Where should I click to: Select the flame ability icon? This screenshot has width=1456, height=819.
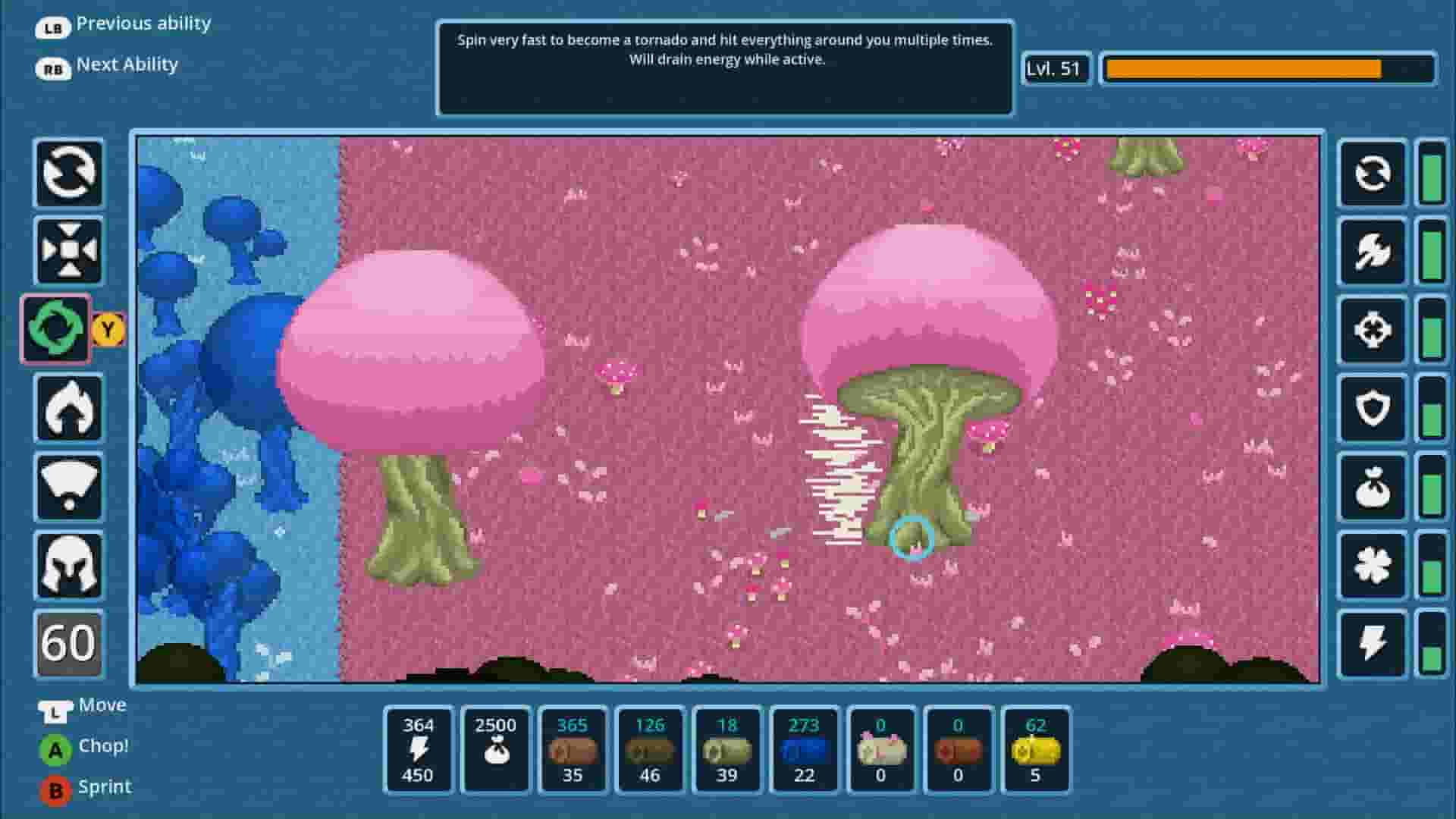click(67, 409)
